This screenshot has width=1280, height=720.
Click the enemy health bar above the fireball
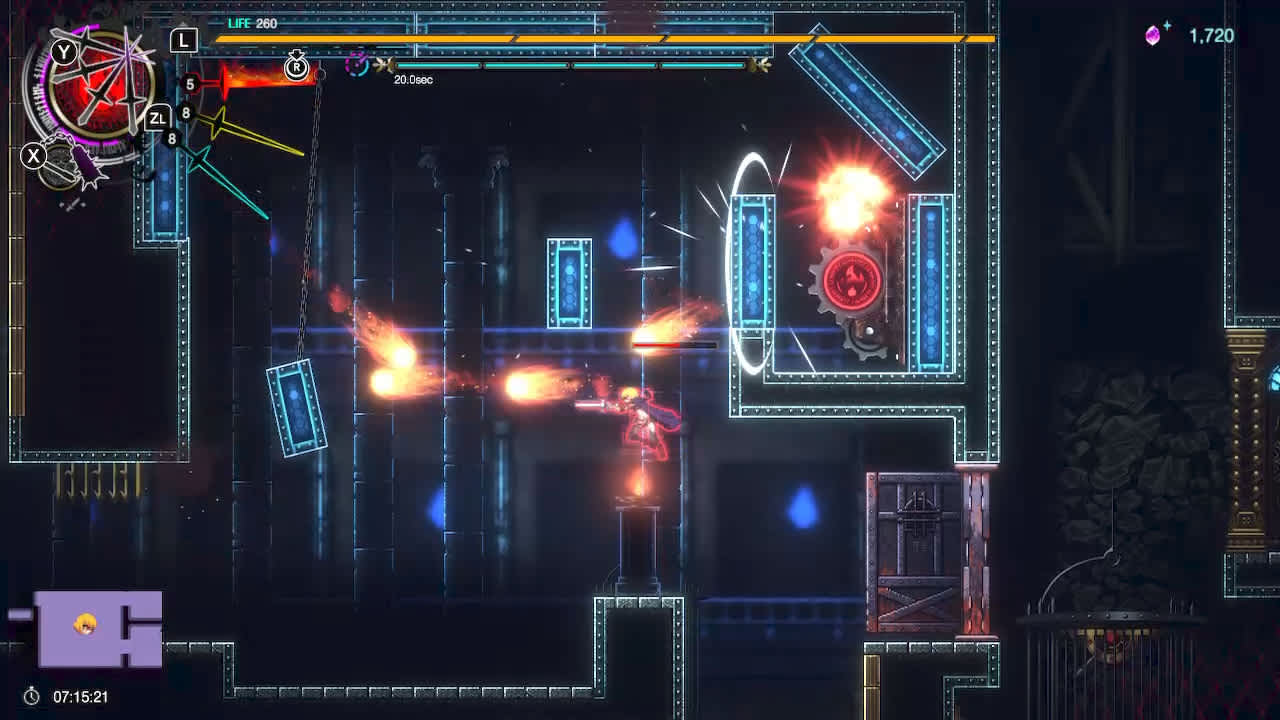(675, 343)
